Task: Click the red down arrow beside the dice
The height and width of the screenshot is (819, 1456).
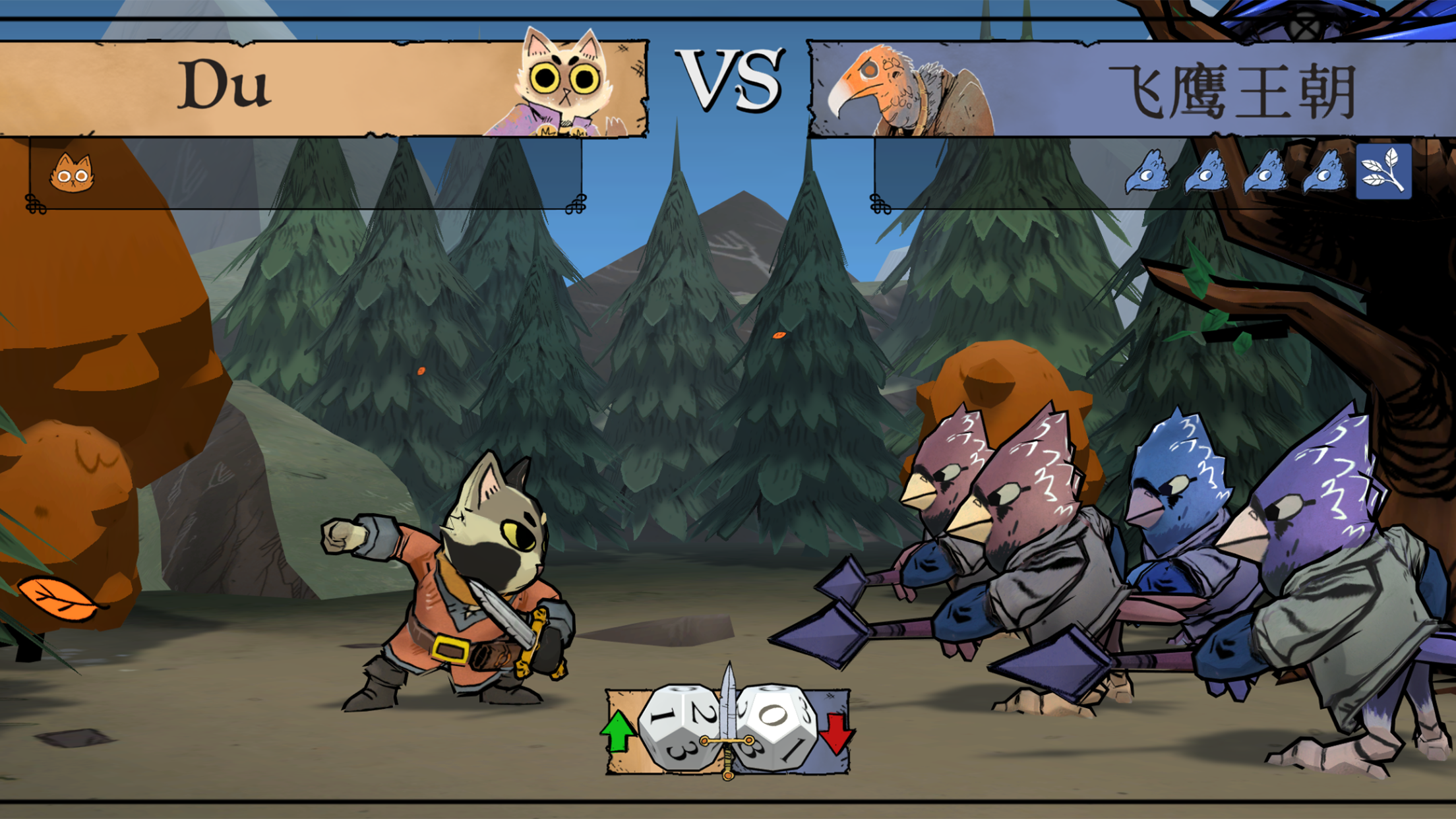Action: point(836,731)
